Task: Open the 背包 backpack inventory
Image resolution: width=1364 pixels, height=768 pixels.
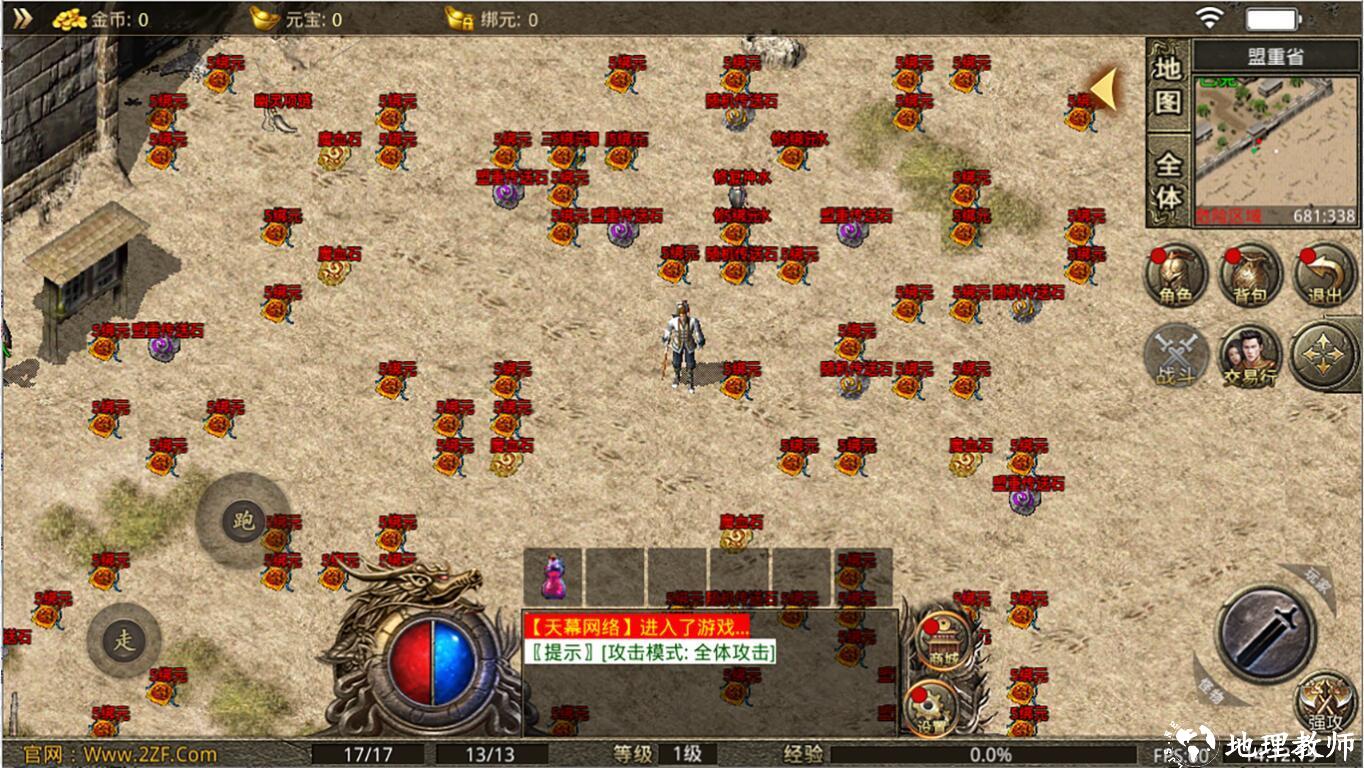Action: coord(1250,275)
